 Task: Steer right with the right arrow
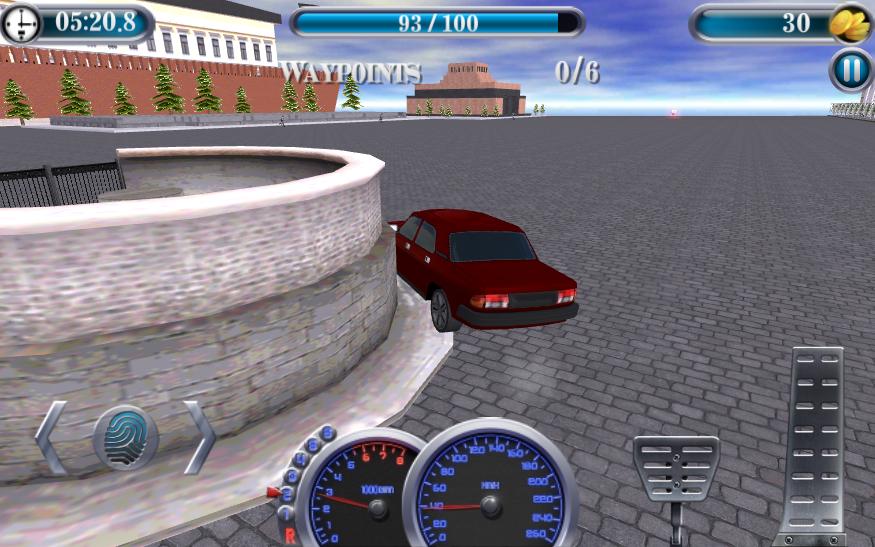pyautogui.click(x=199, y=437)
